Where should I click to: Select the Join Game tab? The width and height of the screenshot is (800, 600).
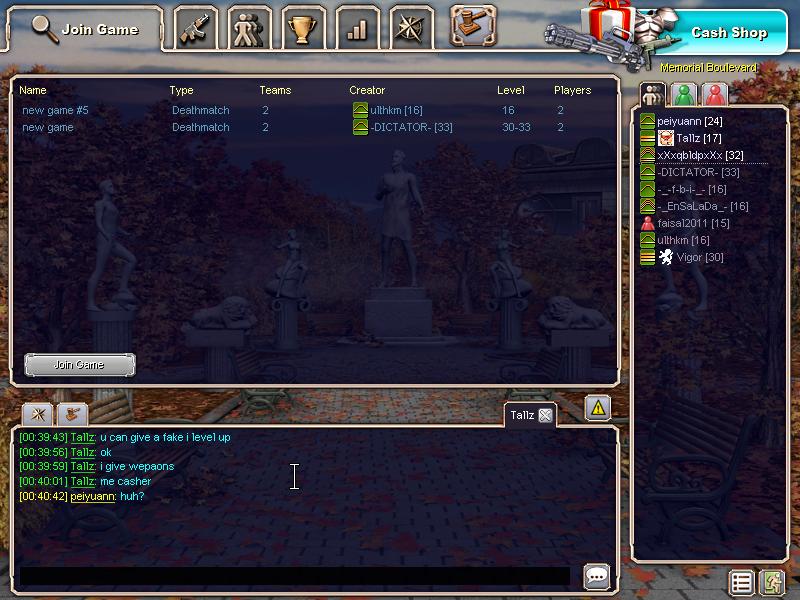(x=85, y=29)
